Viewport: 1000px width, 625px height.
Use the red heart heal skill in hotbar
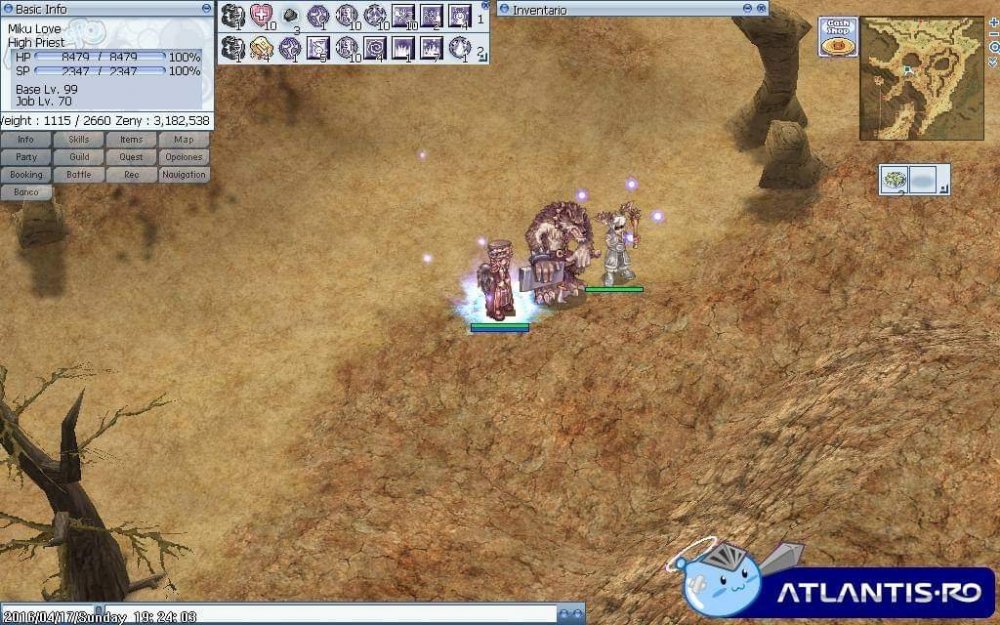click(x=261, y=16)
